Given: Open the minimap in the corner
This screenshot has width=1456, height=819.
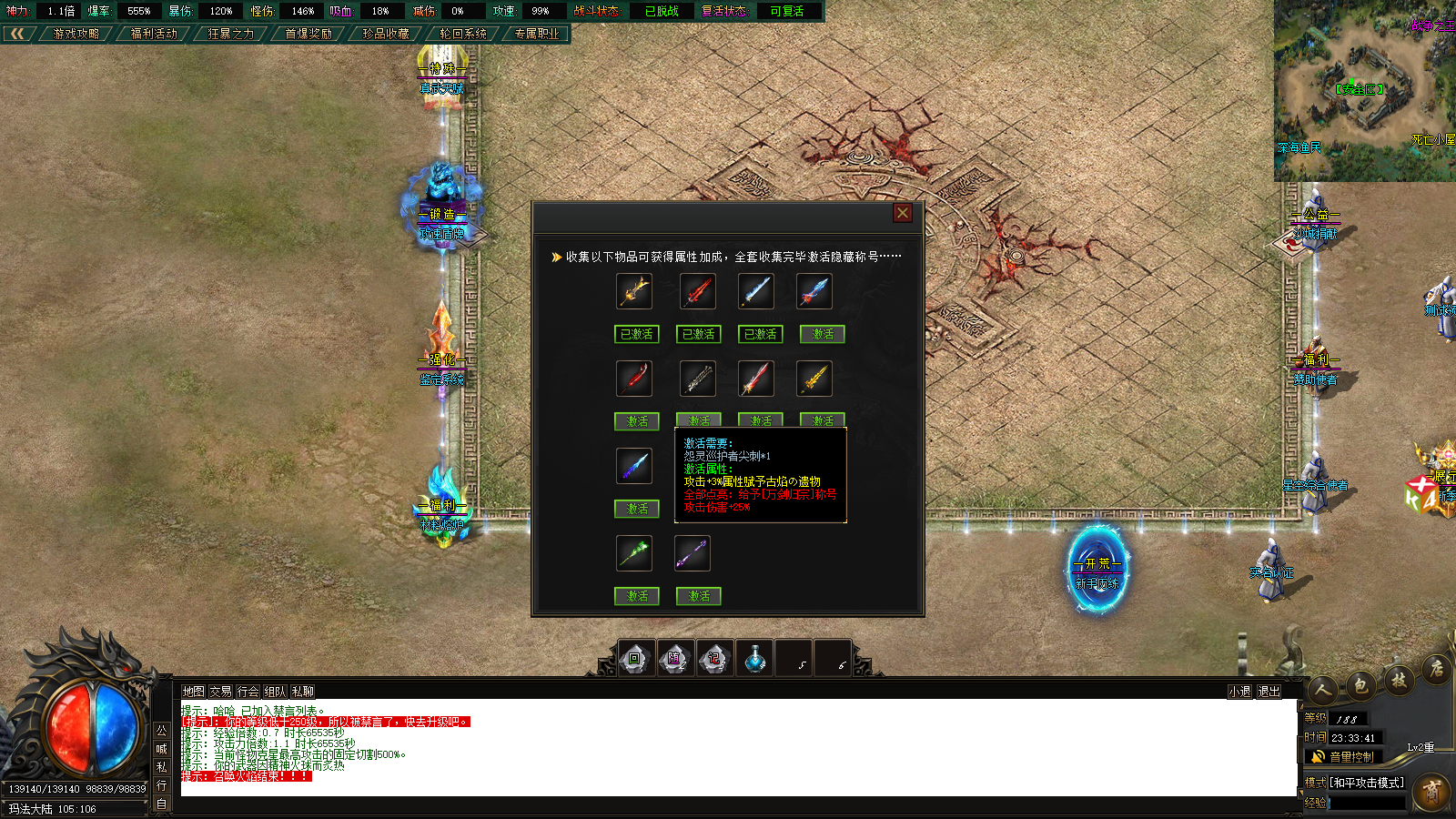Looking at the screenshot, I should 1364,90.
